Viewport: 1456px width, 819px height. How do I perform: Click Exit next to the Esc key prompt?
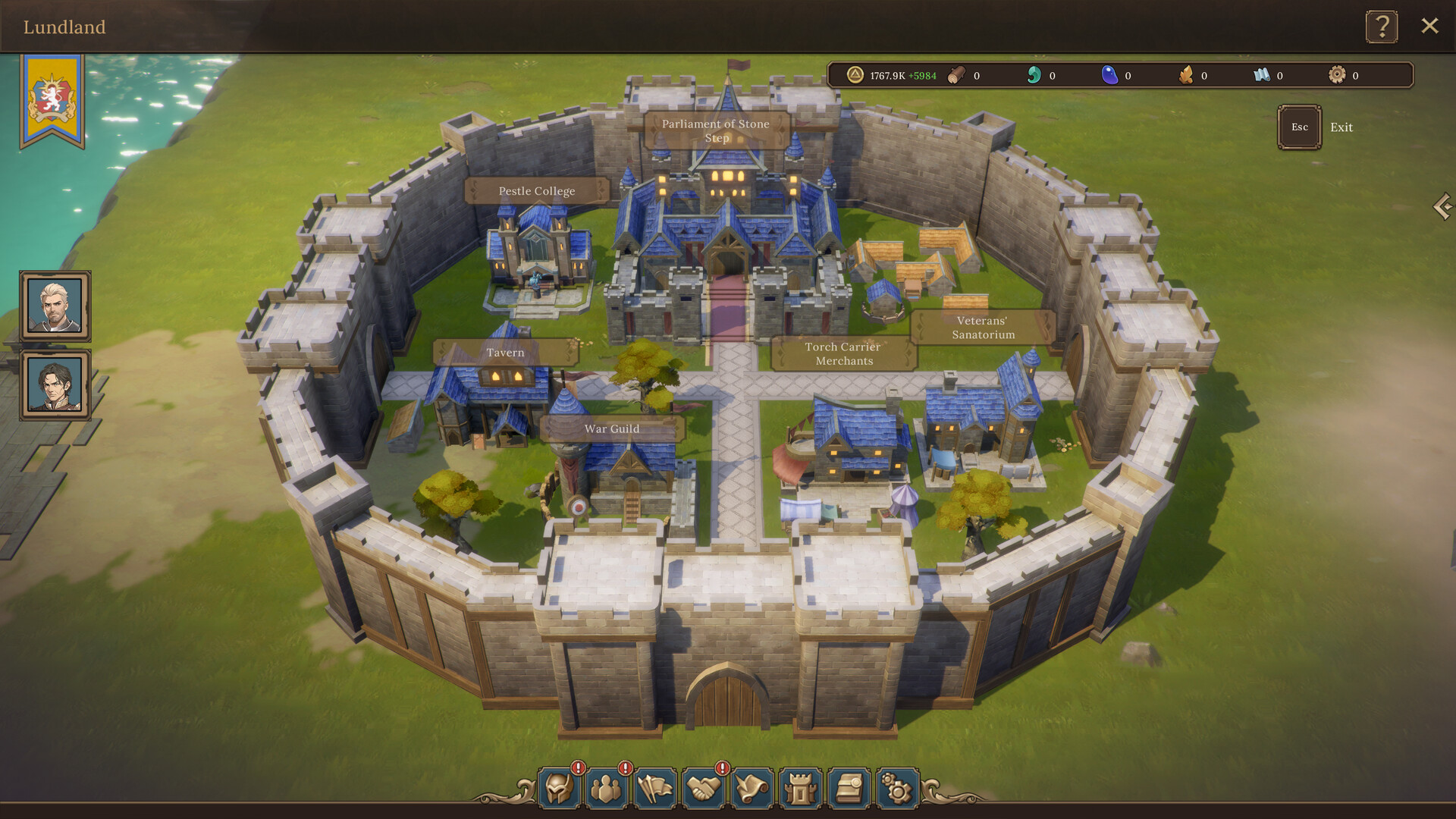coord(1341,127)
